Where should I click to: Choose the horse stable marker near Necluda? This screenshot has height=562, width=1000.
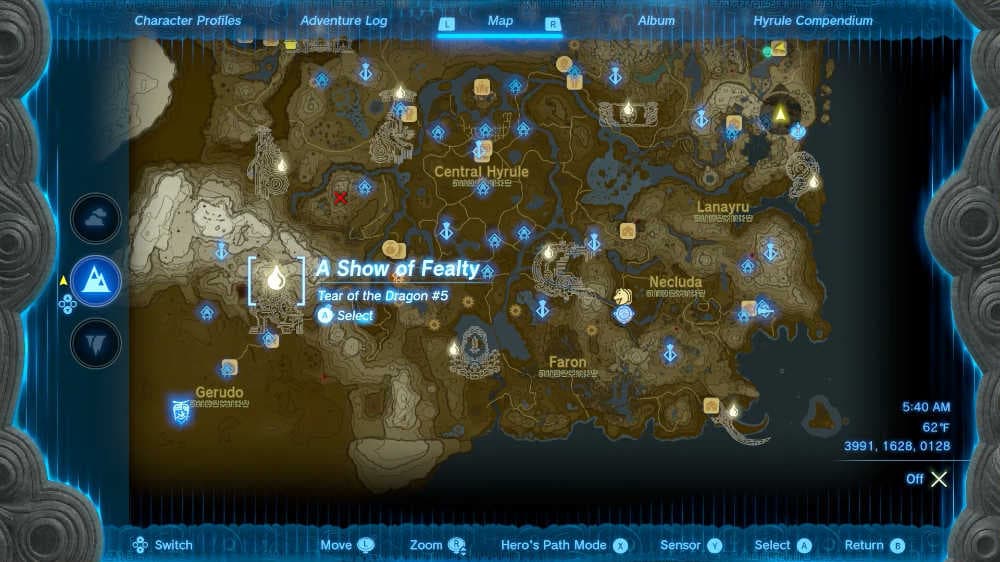click(x=623, y=297)
